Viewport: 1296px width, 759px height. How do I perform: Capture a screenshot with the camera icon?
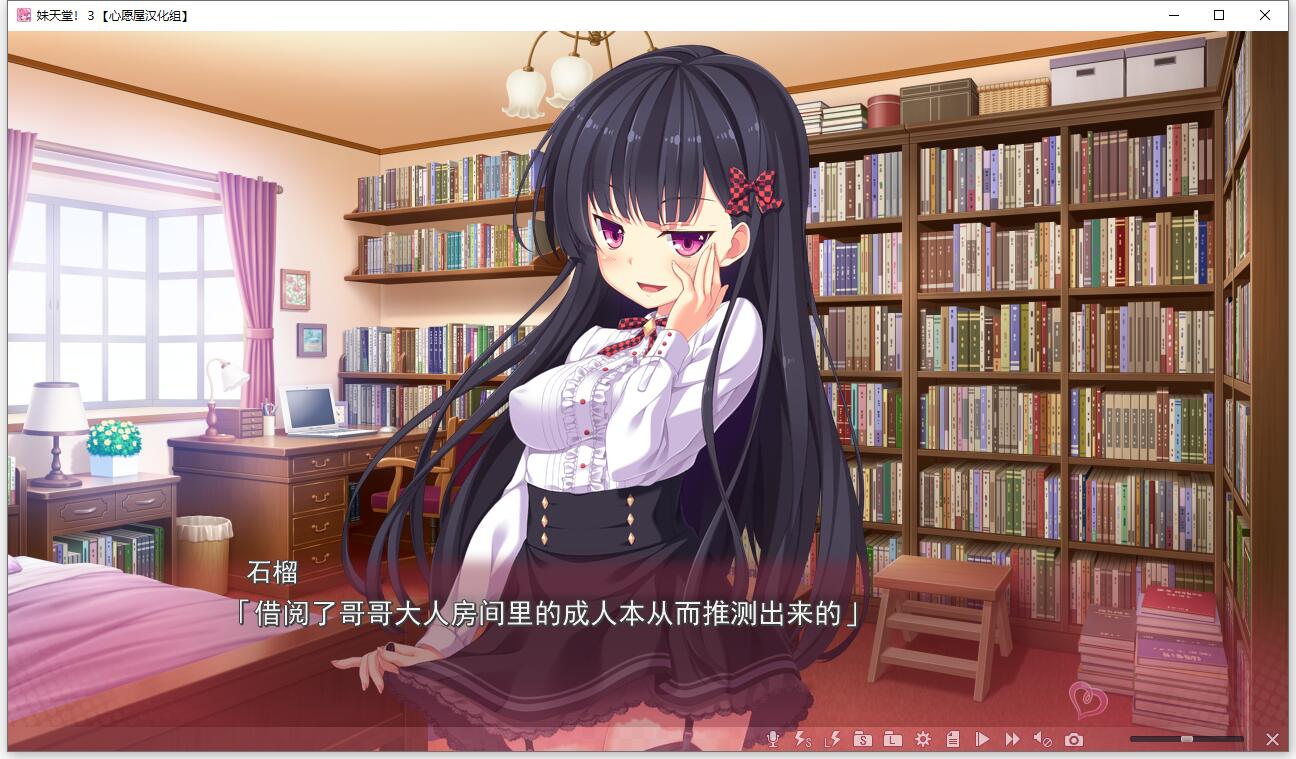[x=1074, y=740]
